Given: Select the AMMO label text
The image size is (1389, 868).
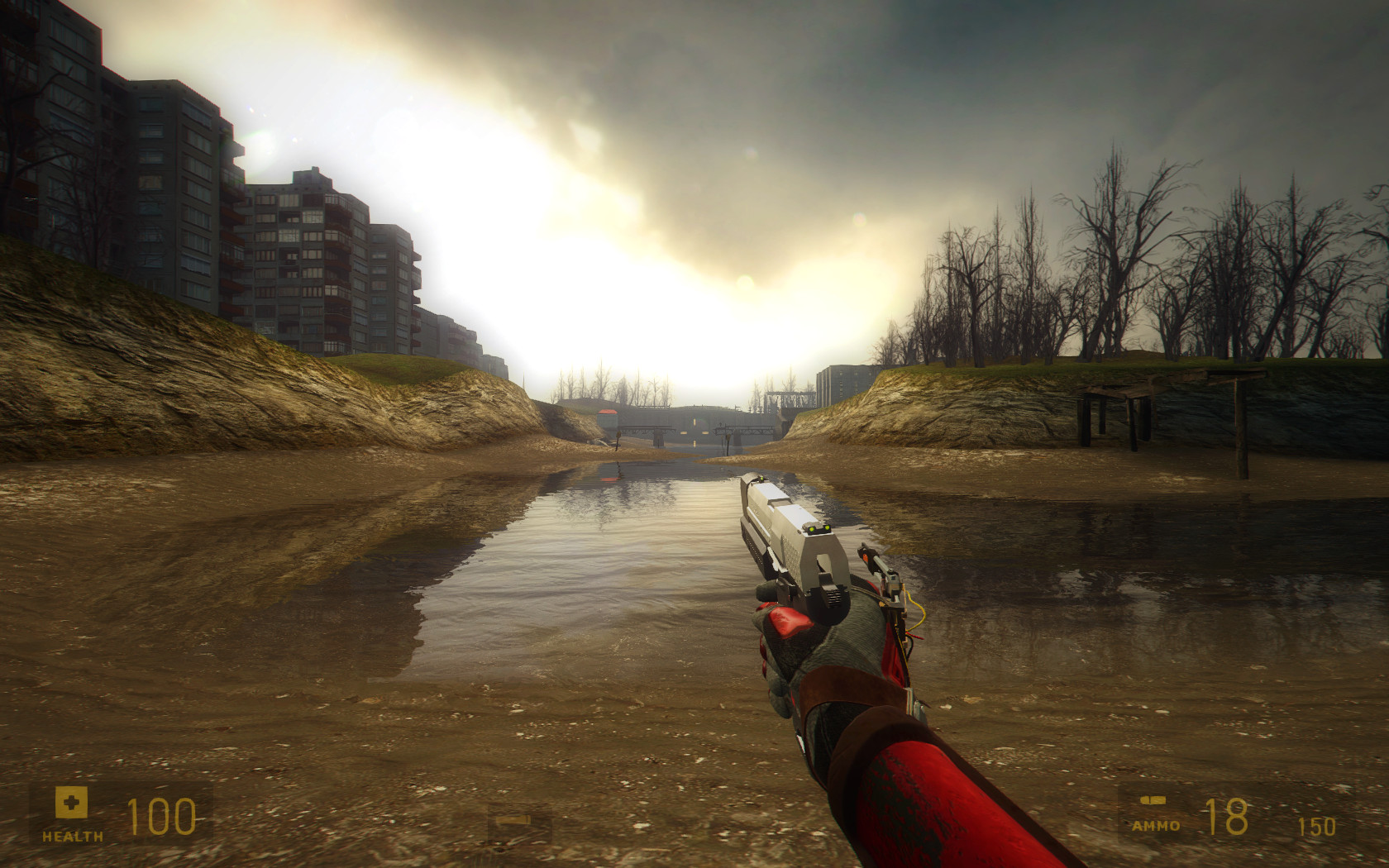Looking at the screenshot, I should click(1157, 825).
